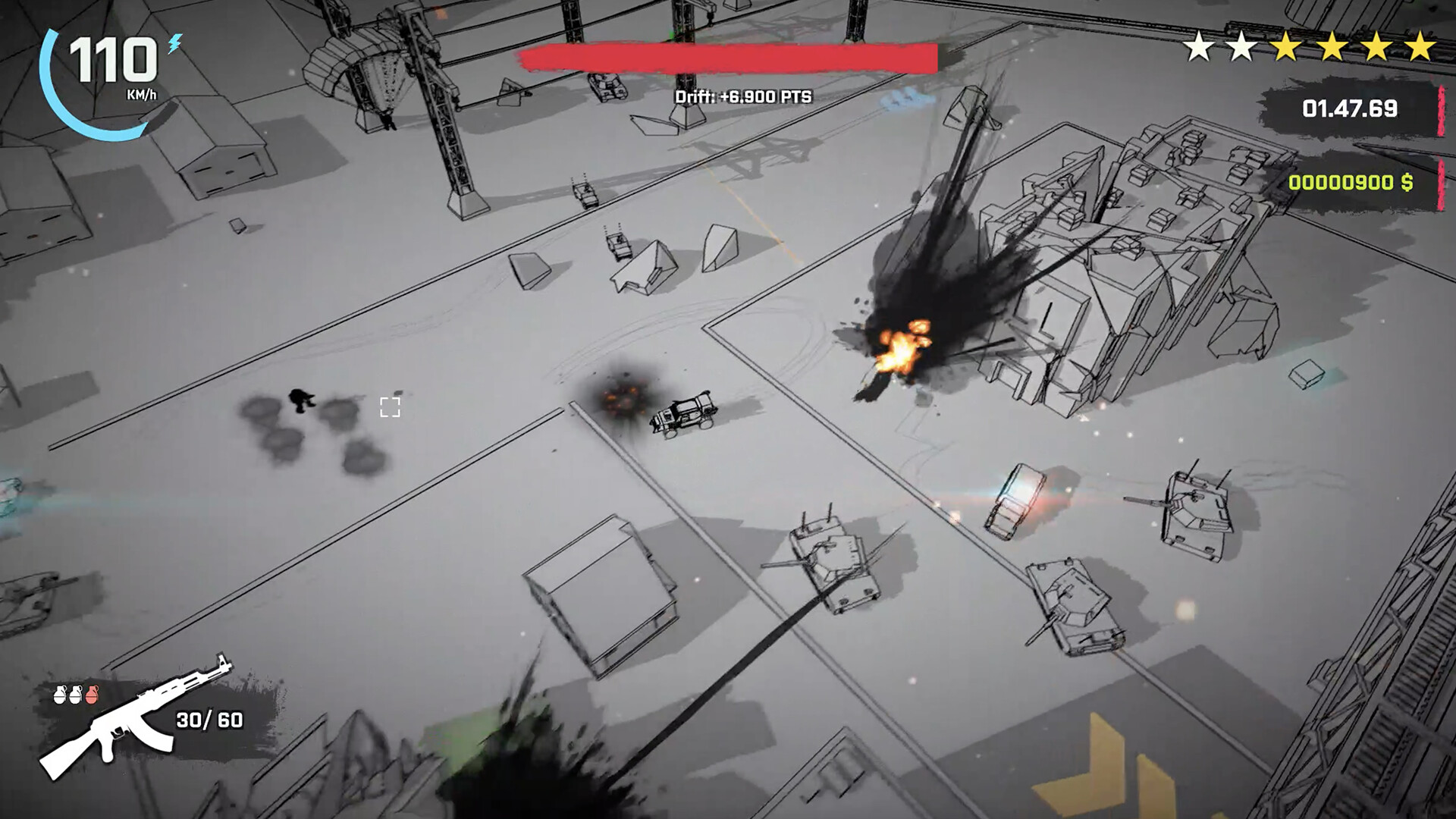Click the third gold wanted star

click(x=1376, y=45)
